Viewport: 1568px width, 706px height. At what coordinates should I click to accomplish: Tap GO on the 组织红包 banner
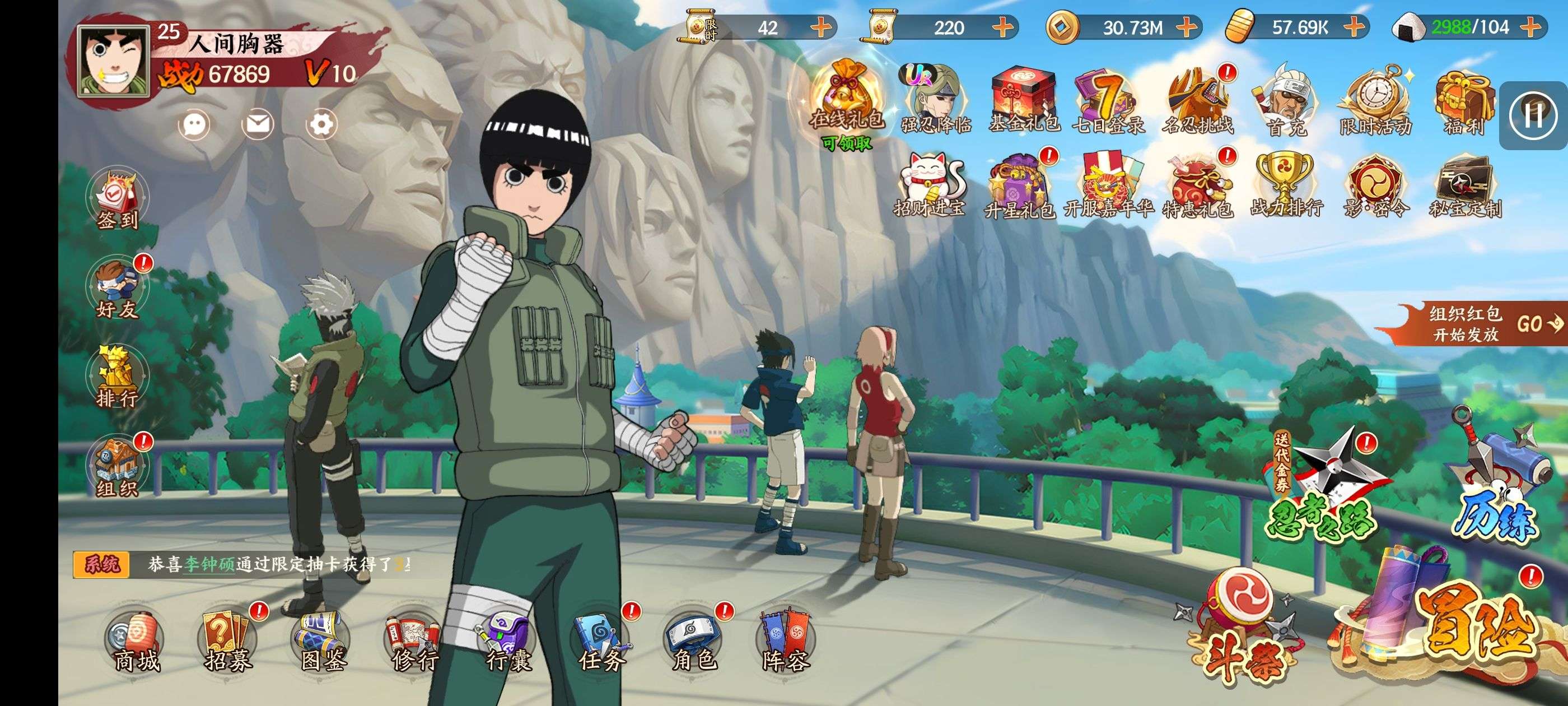[1538, 323]
